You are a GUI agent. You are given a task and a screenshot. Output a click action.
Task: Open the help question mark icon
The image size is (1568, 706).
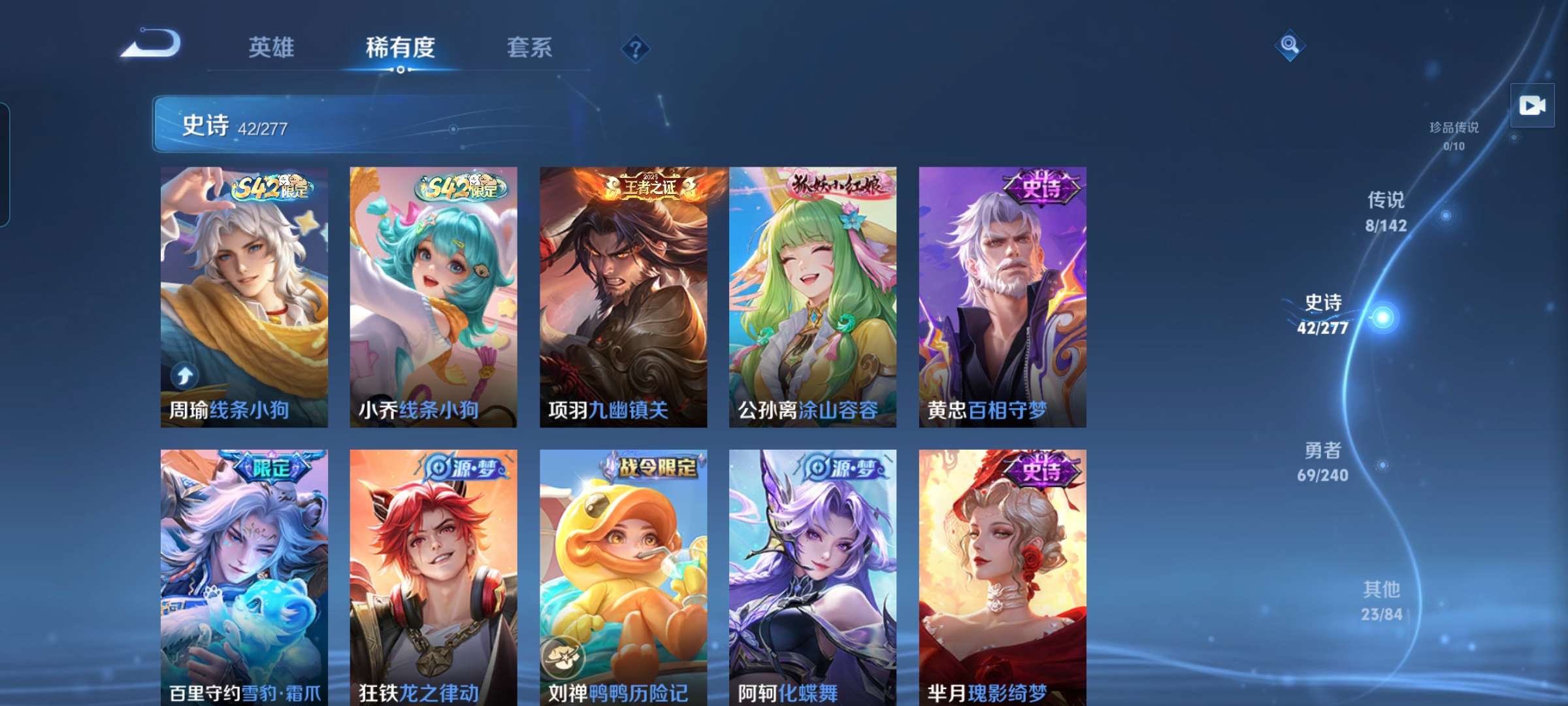637,46
